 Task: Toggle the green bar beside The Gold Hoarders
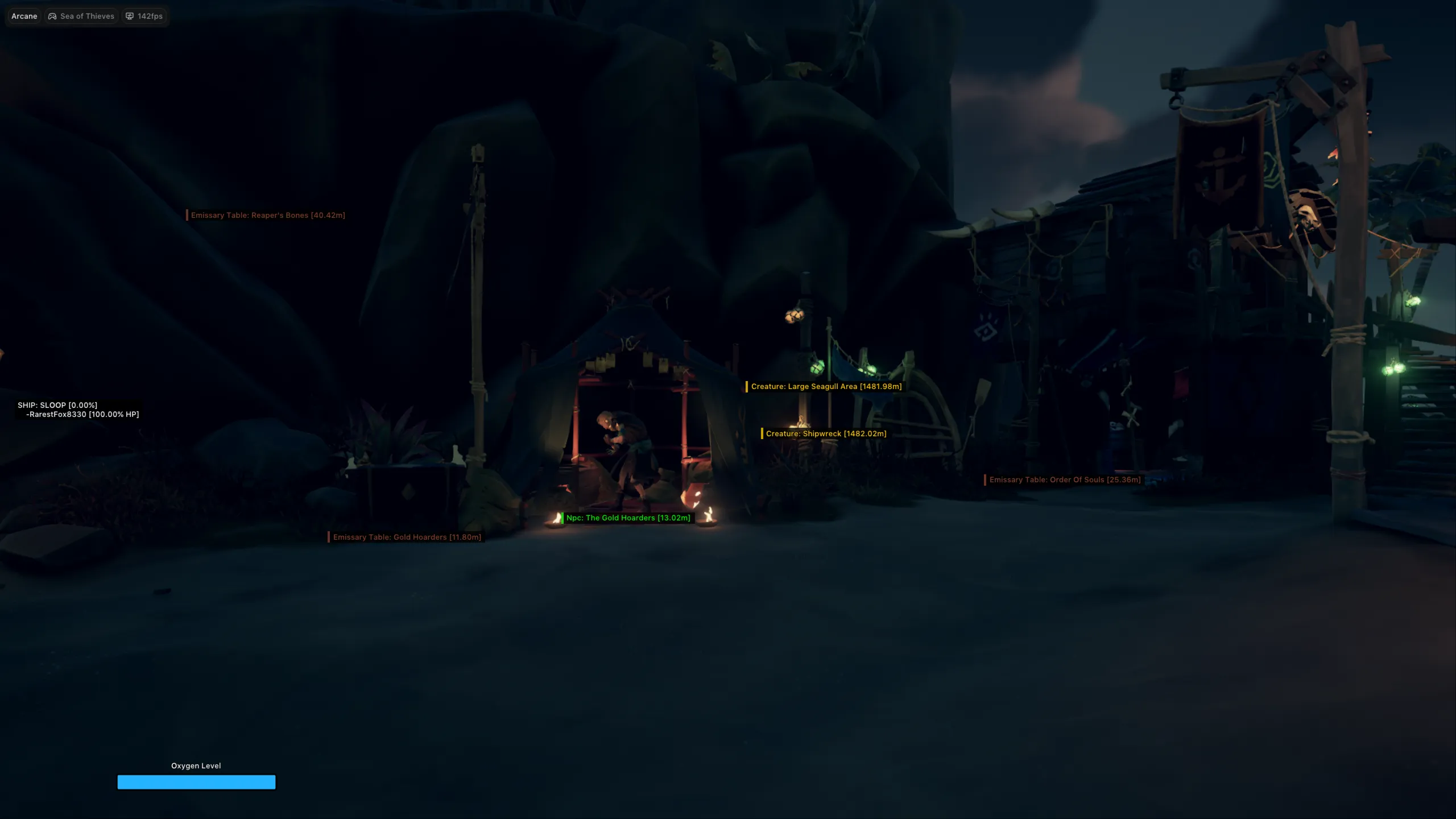pos(562,518)
